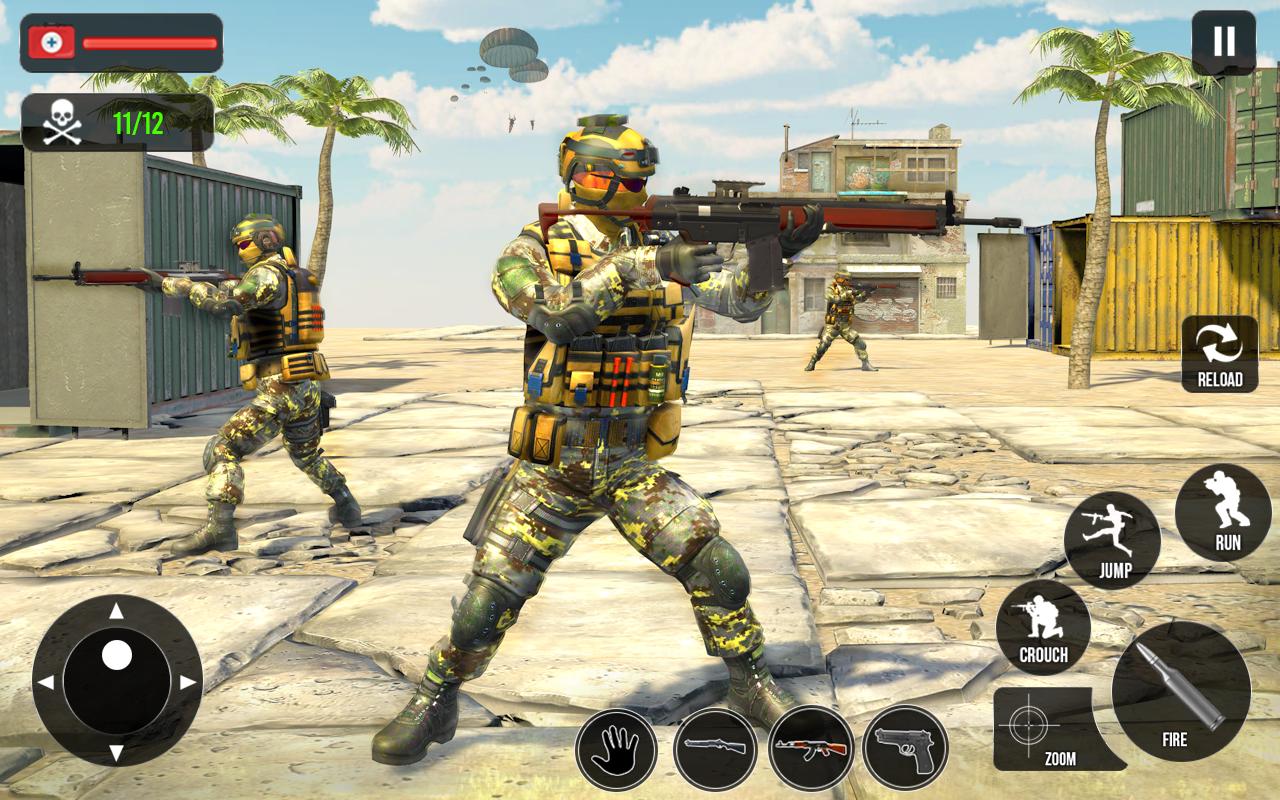Toggle sprint mode with Run control
The width and height of the screenshot is (1280, 800).
point(1223,512)
